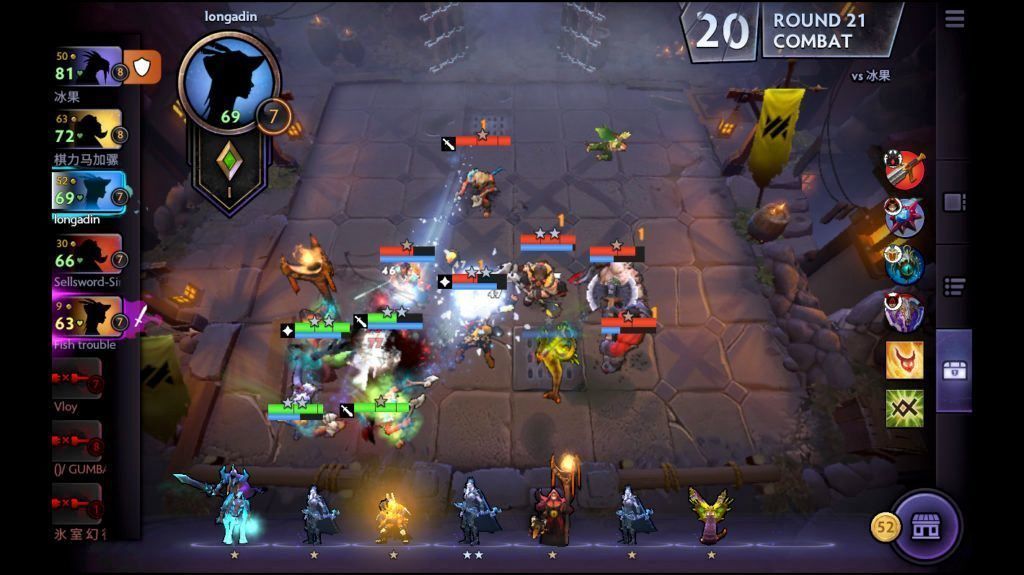Select Fish trouble in the player list
Image resolution: width=1024 pixels, height=575 pixels.
pos(88,317)
